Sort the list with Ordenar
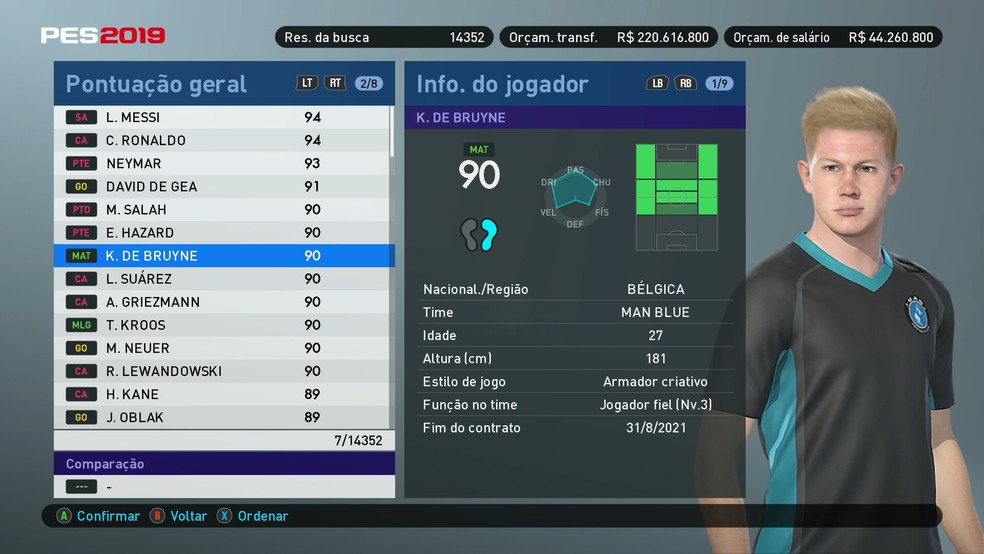 point(253,516)
